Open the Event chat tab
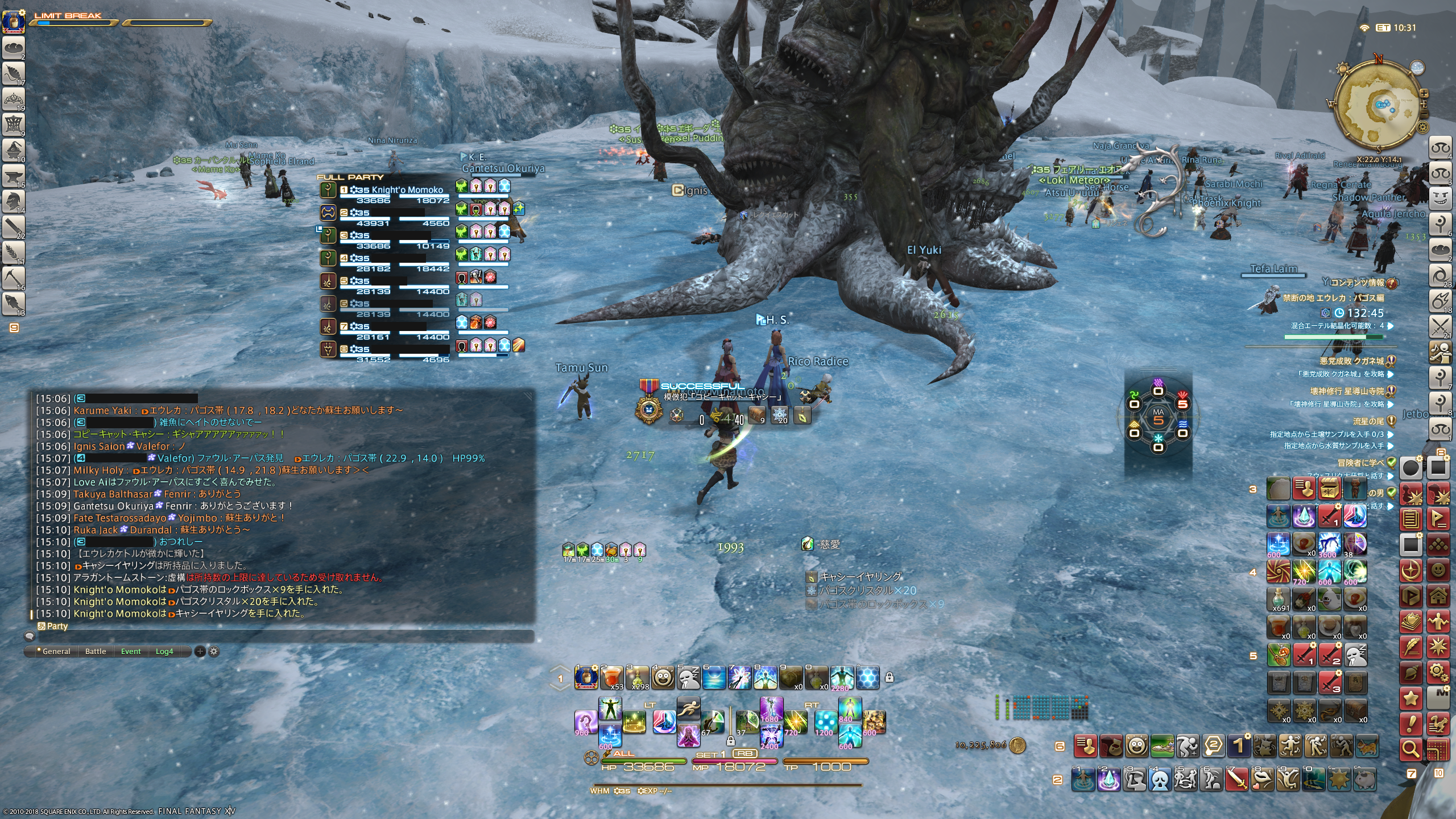The height and width of the screenshot is (819, 1456). click(x=131, y=651)
